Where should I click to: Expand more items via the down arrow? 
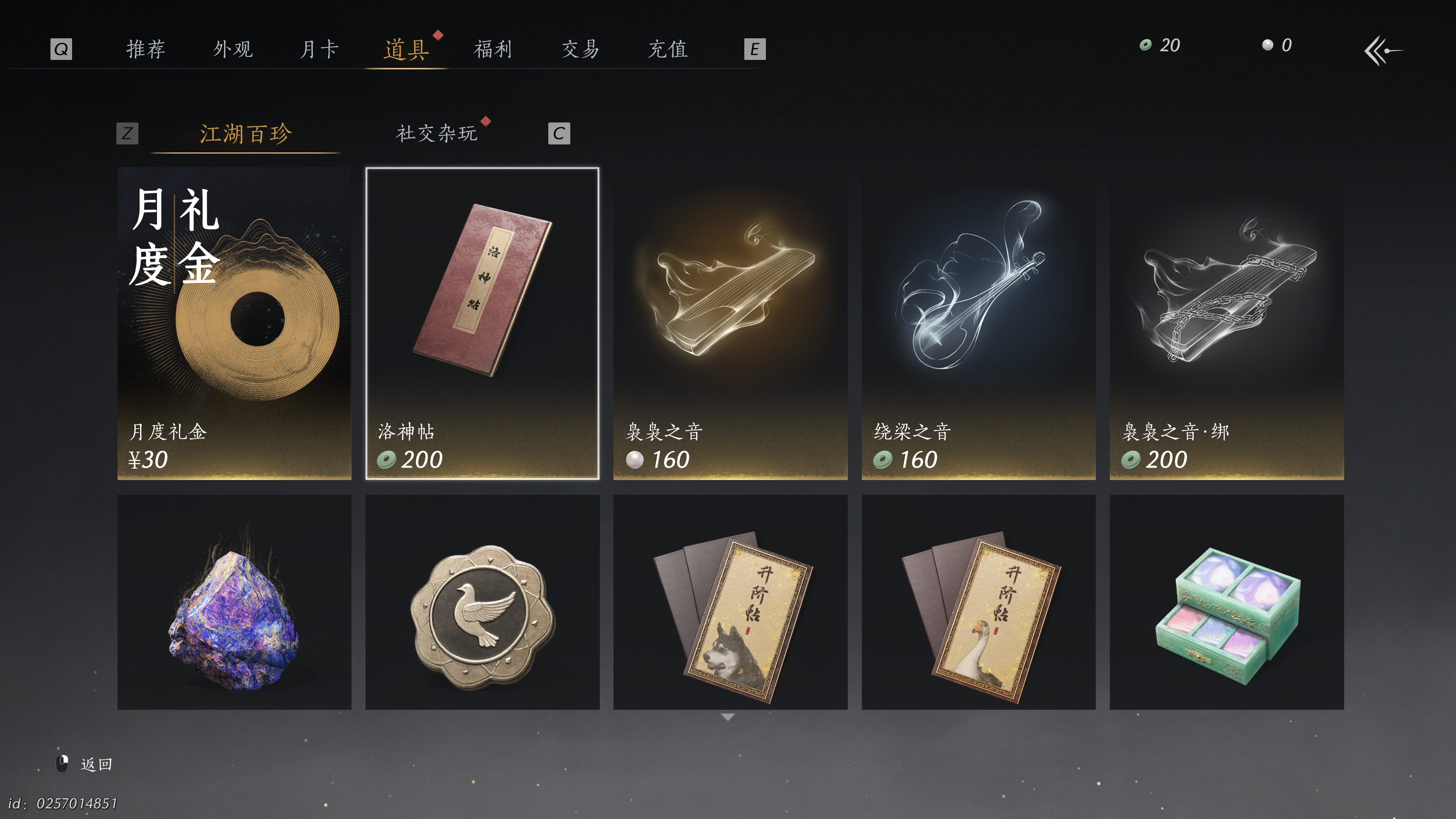click(728, 717)
